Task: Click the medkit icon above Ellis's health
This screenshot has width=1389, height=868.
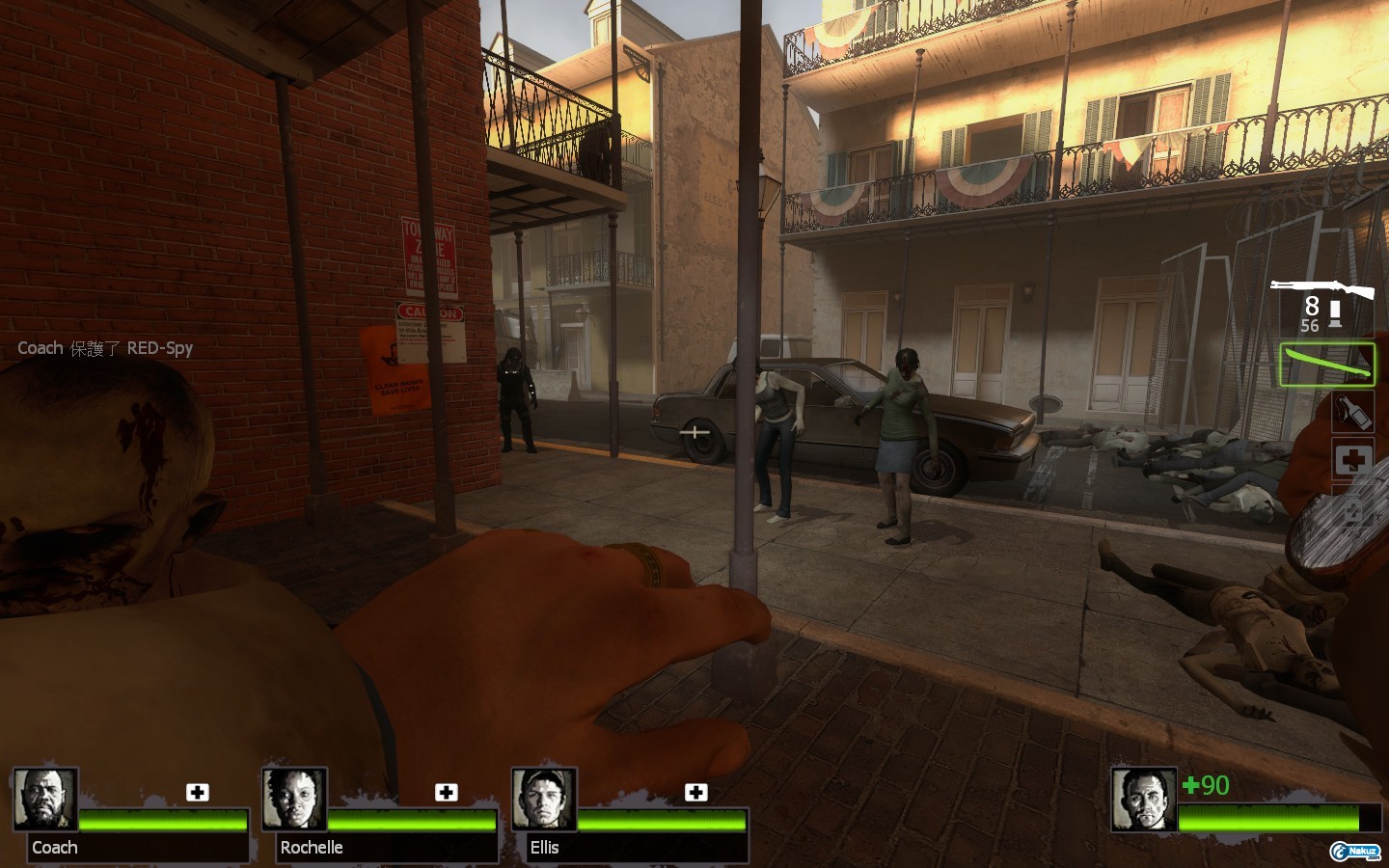Action: coord(695,792)
